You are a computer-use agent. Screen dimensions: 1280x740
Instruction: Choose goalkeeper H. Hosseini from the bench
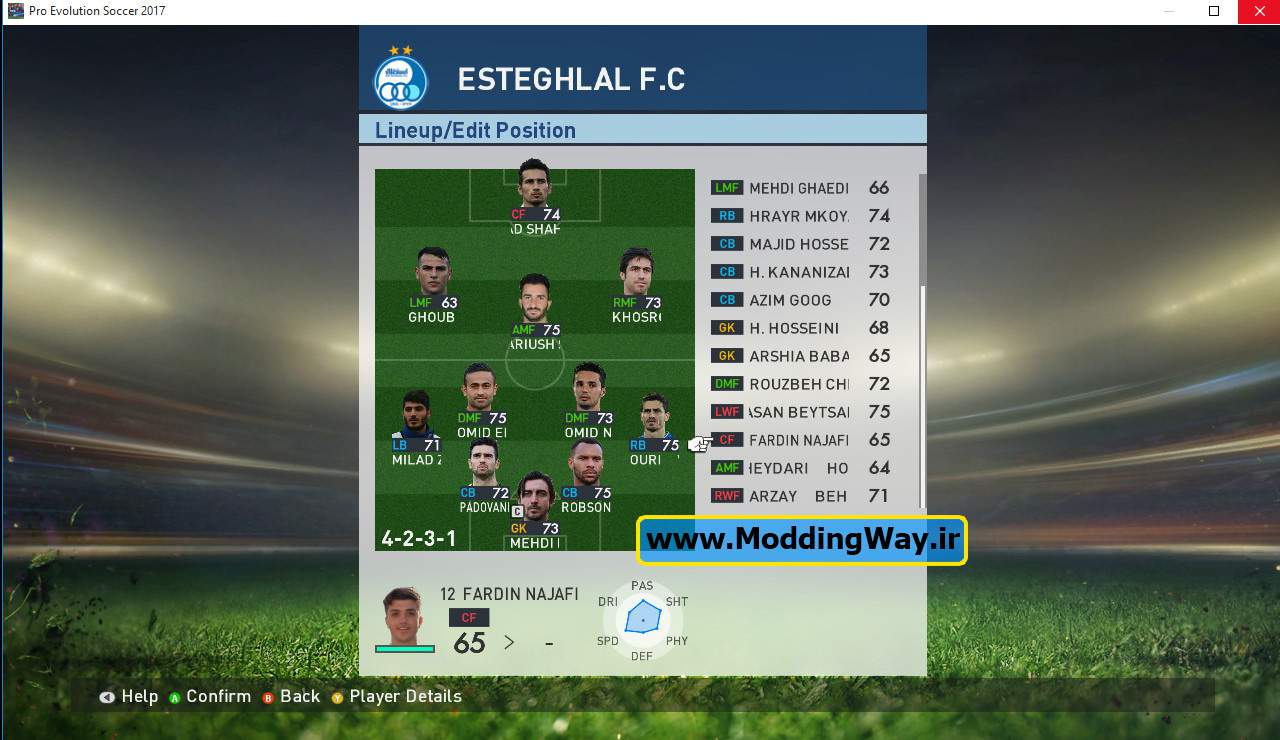[798, 328]
